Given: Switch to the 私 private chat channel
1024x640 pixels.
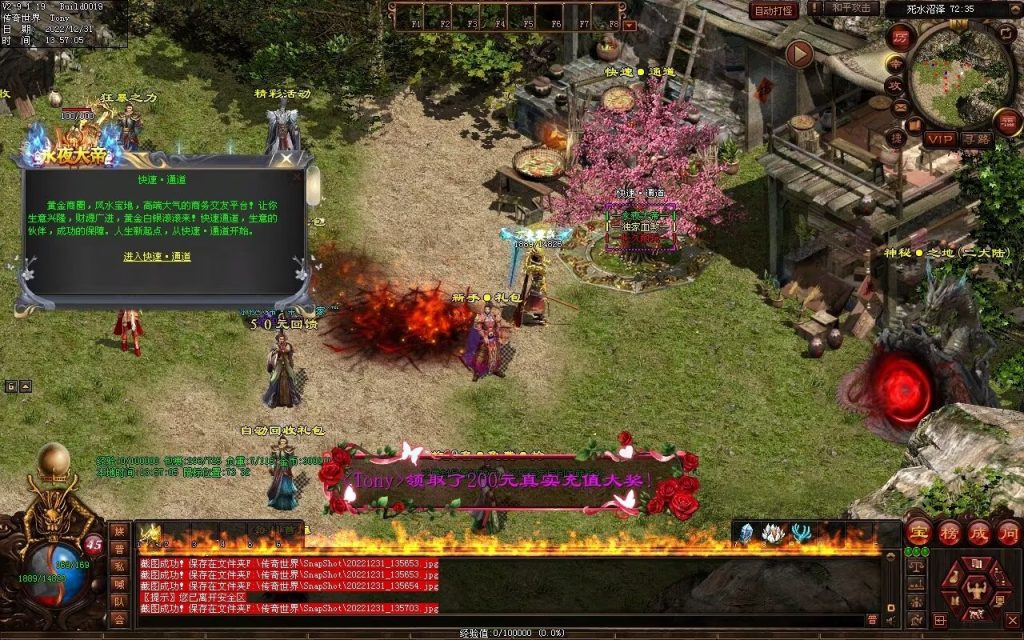Looking at the screenshot, I should [x=119, y=567].
